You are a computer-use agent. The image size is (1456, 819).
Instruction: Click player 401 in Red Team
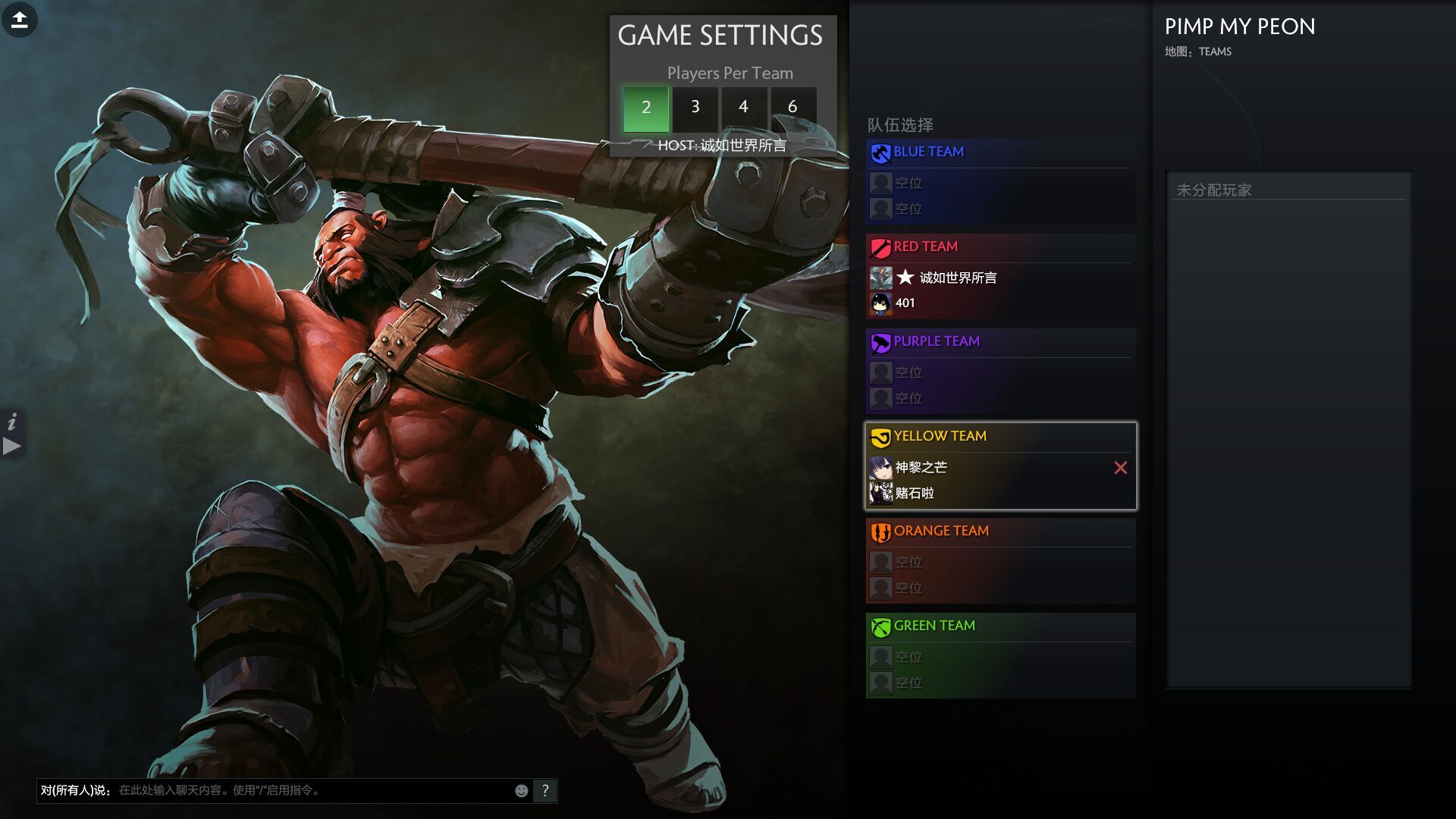click(x=905, y=303)
